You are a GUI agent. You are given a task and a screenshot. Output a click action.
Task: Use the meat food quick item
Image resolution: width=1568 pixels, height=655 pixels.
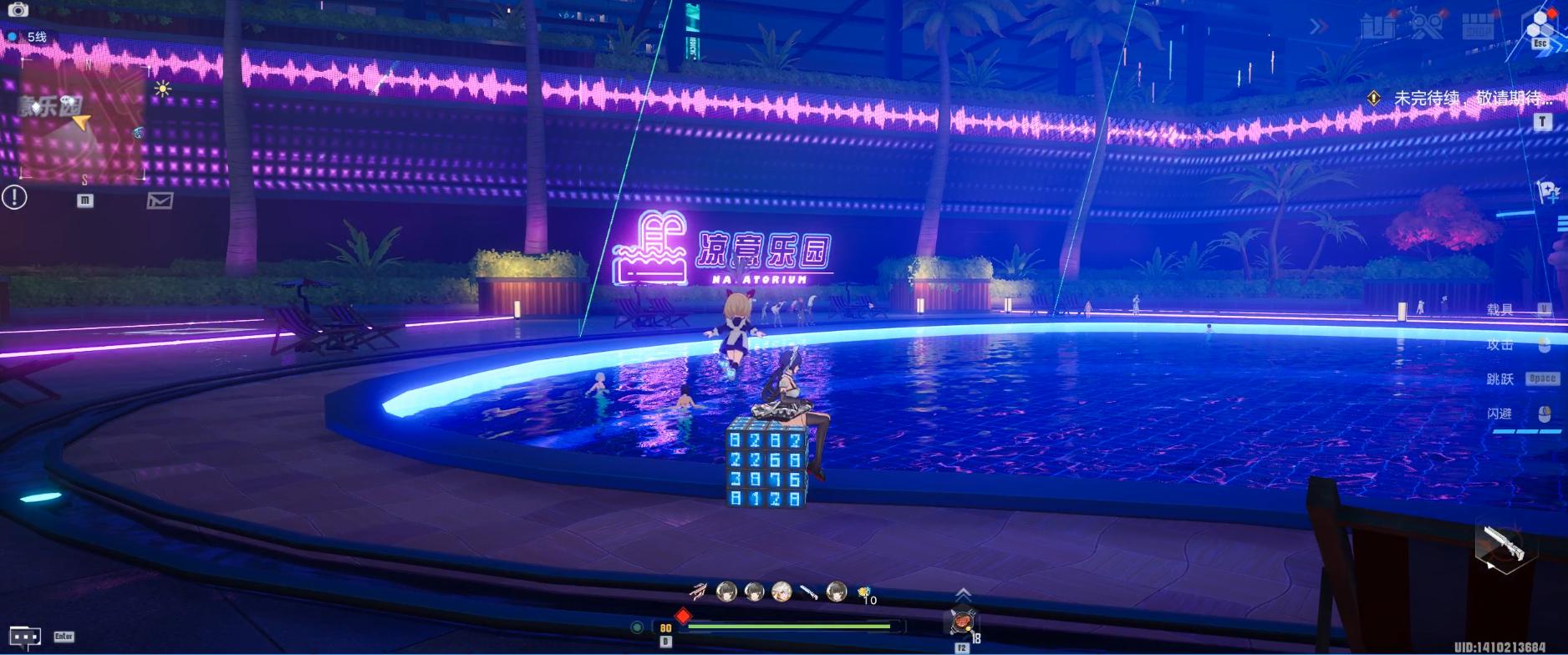pos(962,622)
